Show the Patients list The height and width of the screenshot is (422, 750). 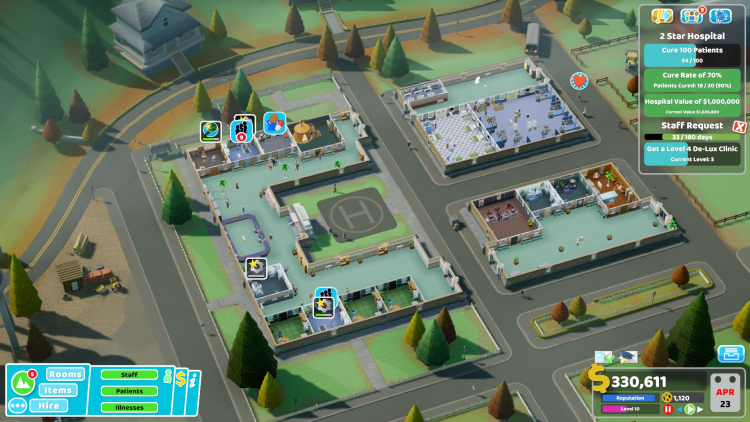coord(130,391)
